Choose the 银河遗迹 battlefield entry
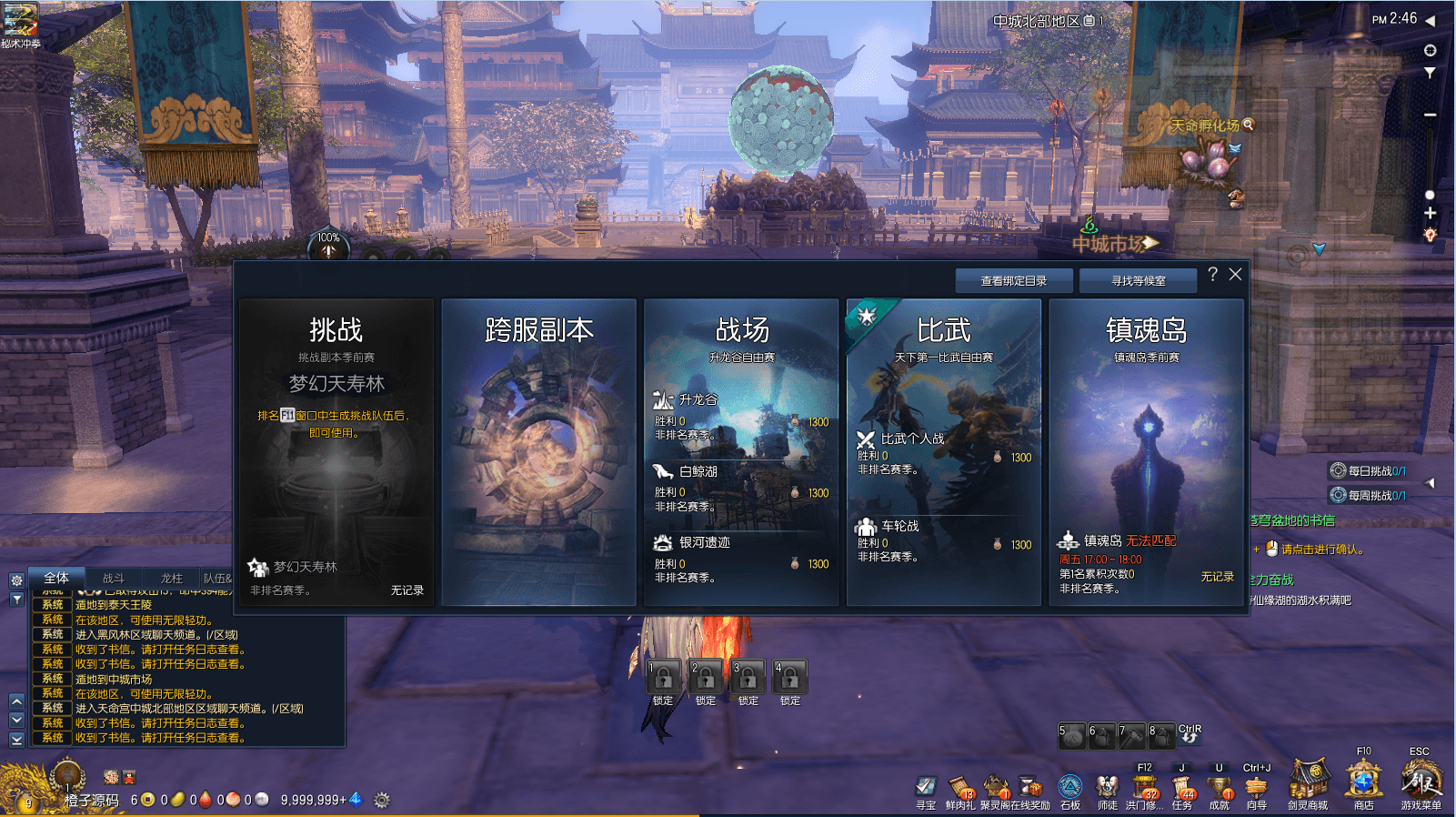 [740, 559]
